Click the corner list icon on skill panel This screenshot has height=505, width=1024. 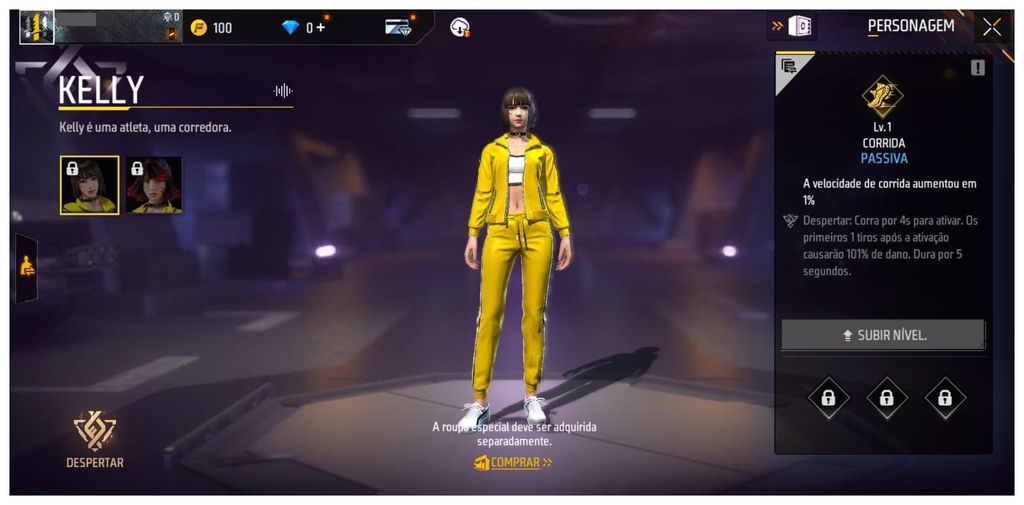tap(788, 66)
